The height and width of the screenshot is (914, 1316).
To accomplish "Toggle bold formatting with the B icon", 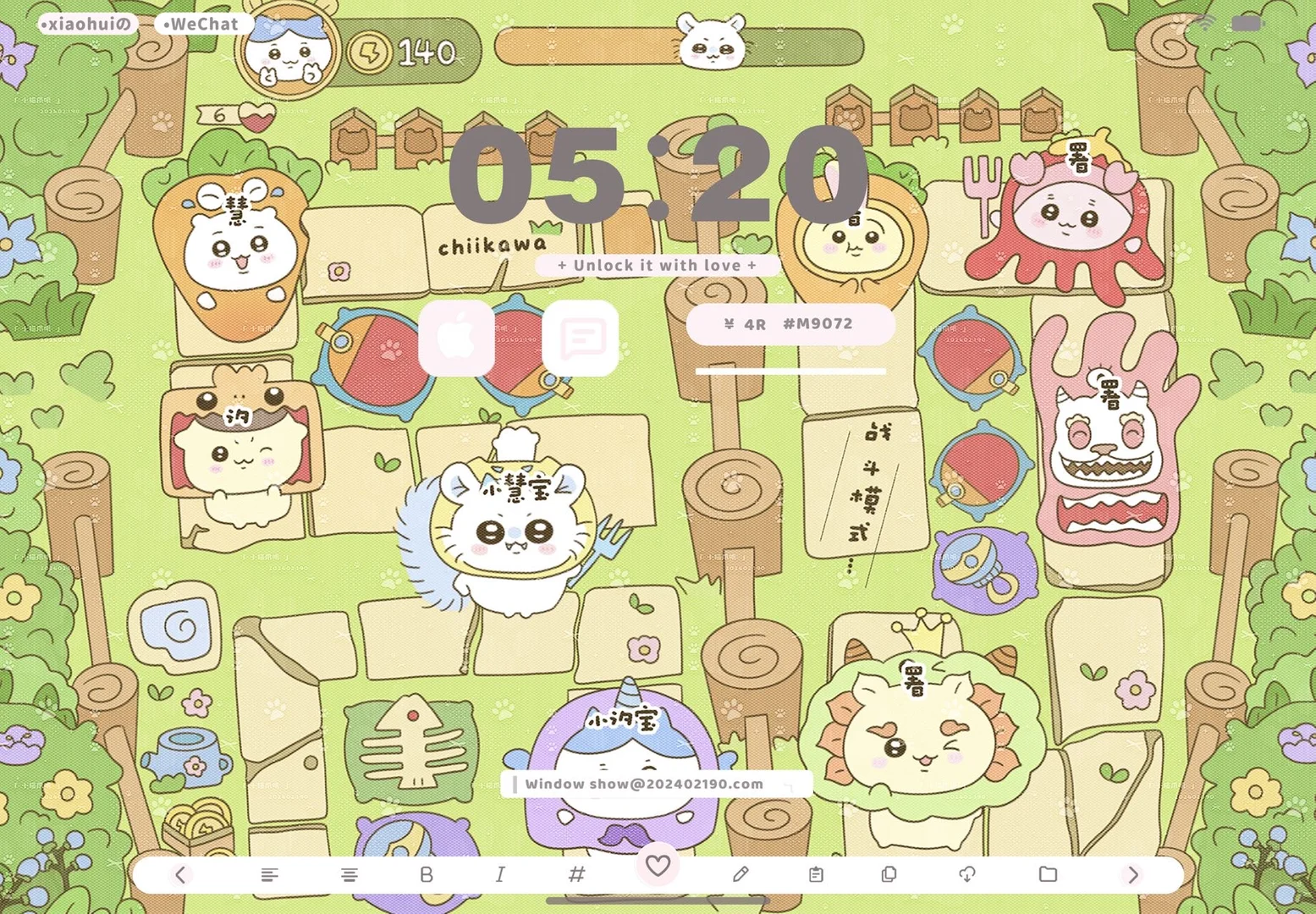I will (427, 875).
